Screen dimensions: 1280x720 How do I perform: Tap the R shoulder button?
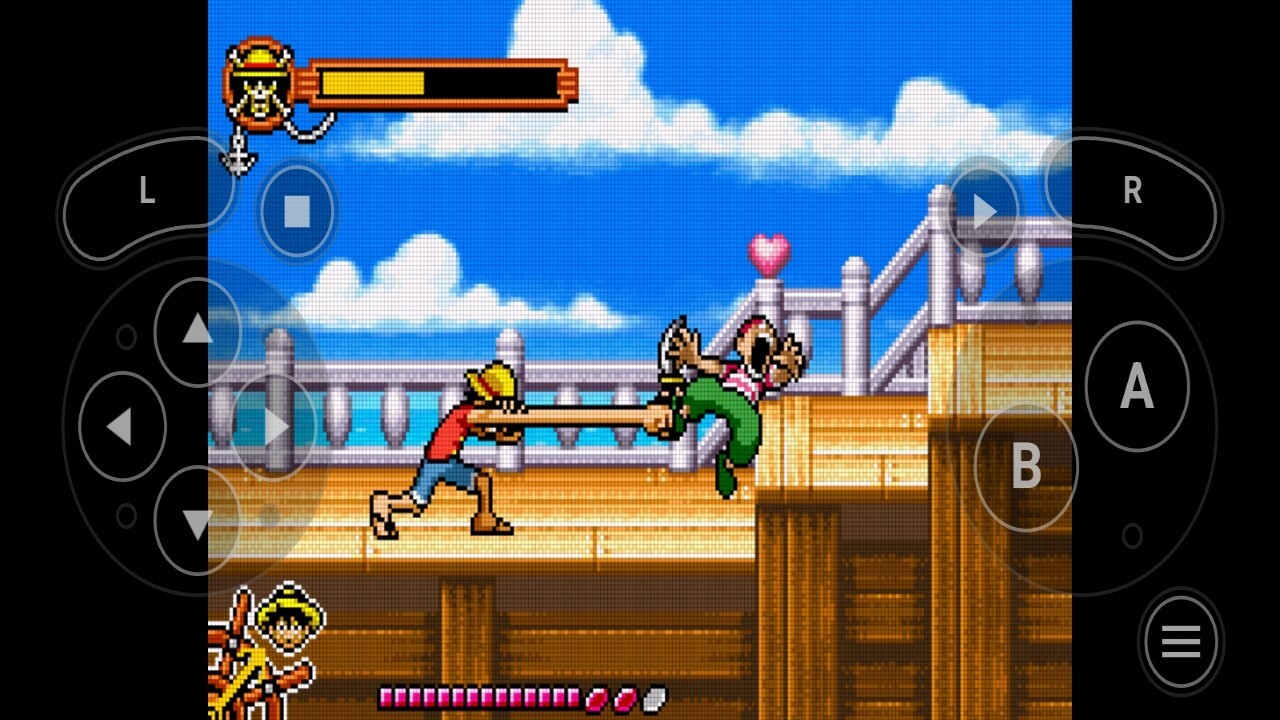[1132, 191]
